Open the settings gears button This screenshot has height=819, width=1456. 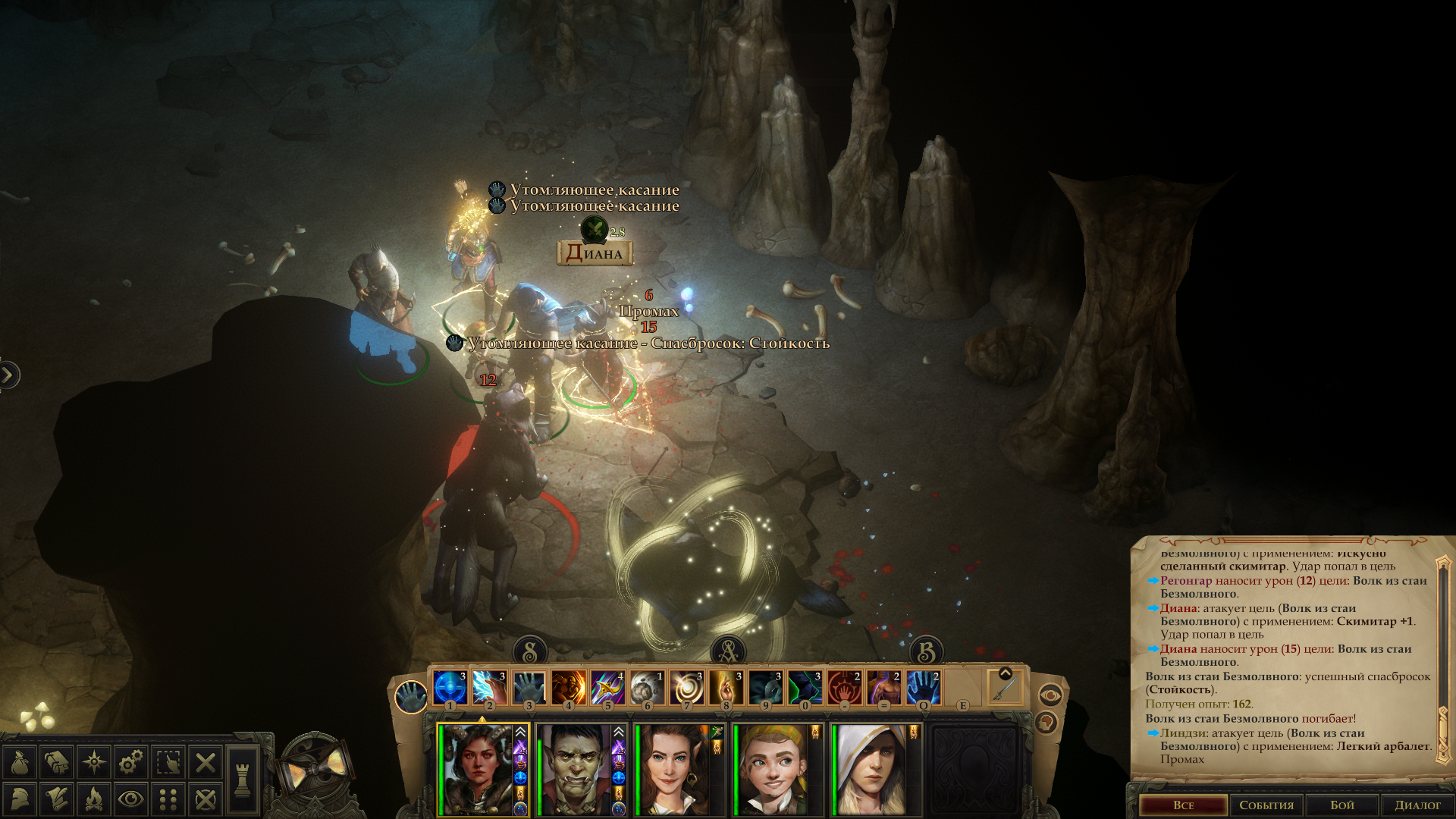click(x=131, y=761)
